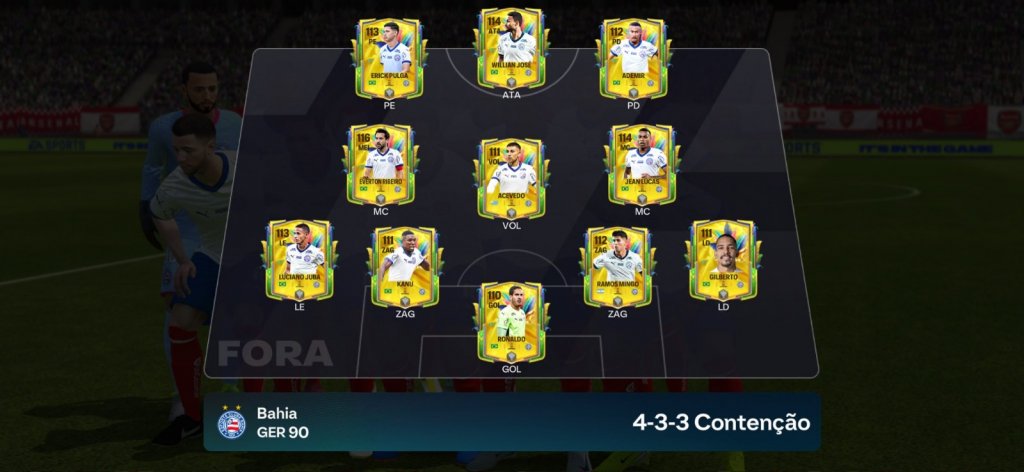Click the Bahia team banner
The image size is (1024, 472).
coord(512,422)
